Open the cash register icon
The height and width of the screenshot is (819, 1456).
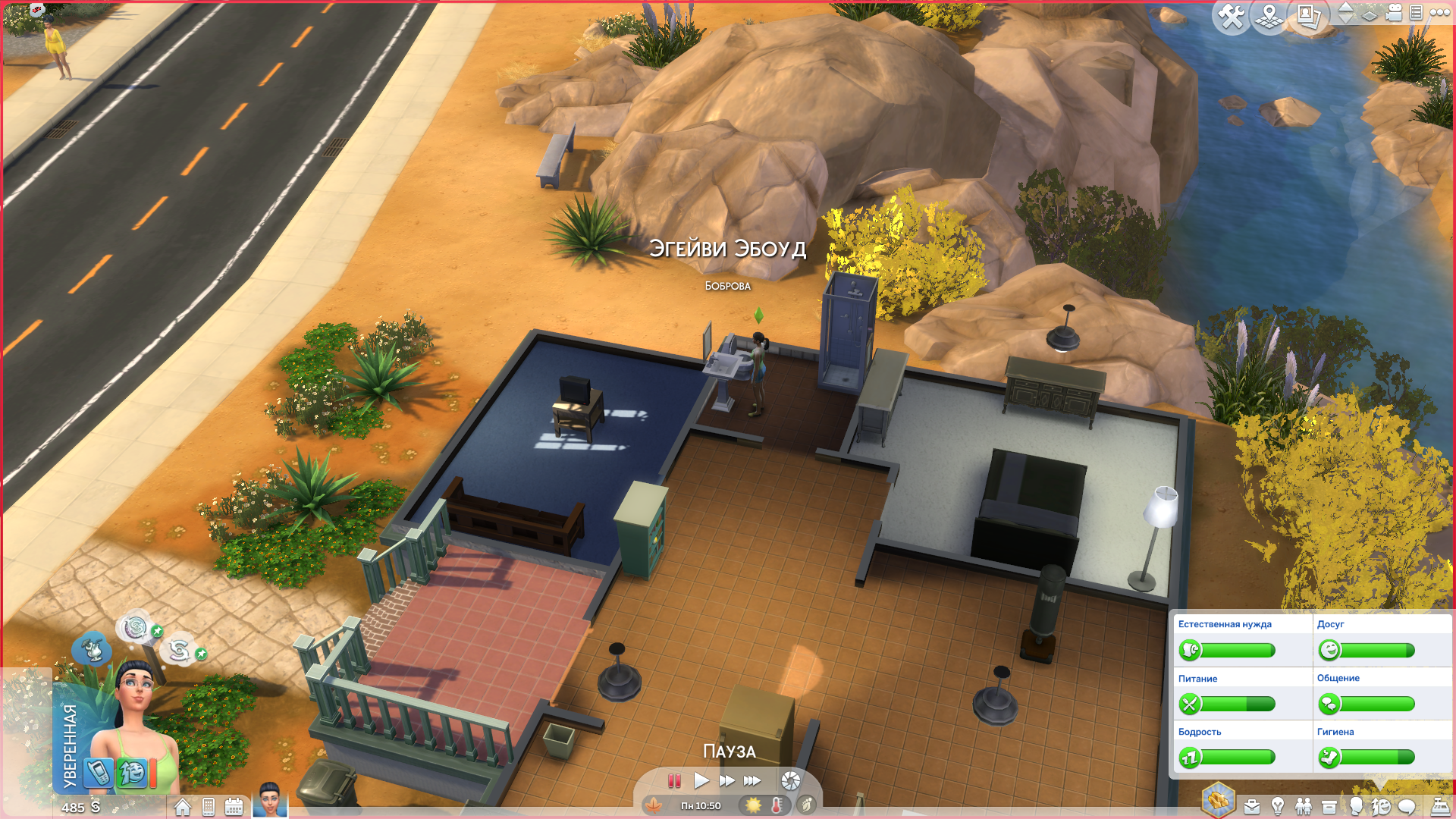(x=1439, y=806)
